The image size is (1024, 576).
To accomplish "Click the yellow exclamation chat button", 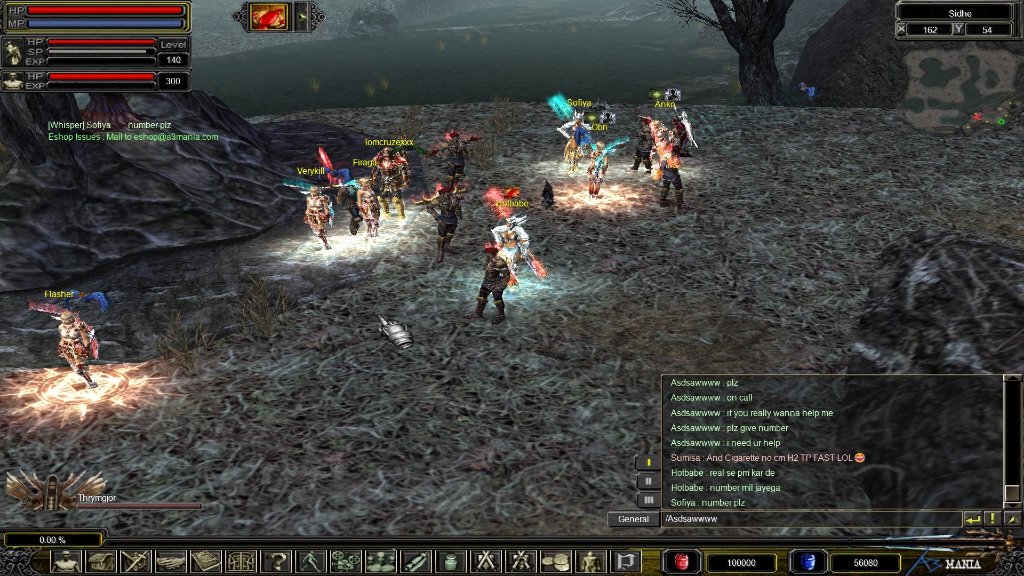I will (992, 519).
